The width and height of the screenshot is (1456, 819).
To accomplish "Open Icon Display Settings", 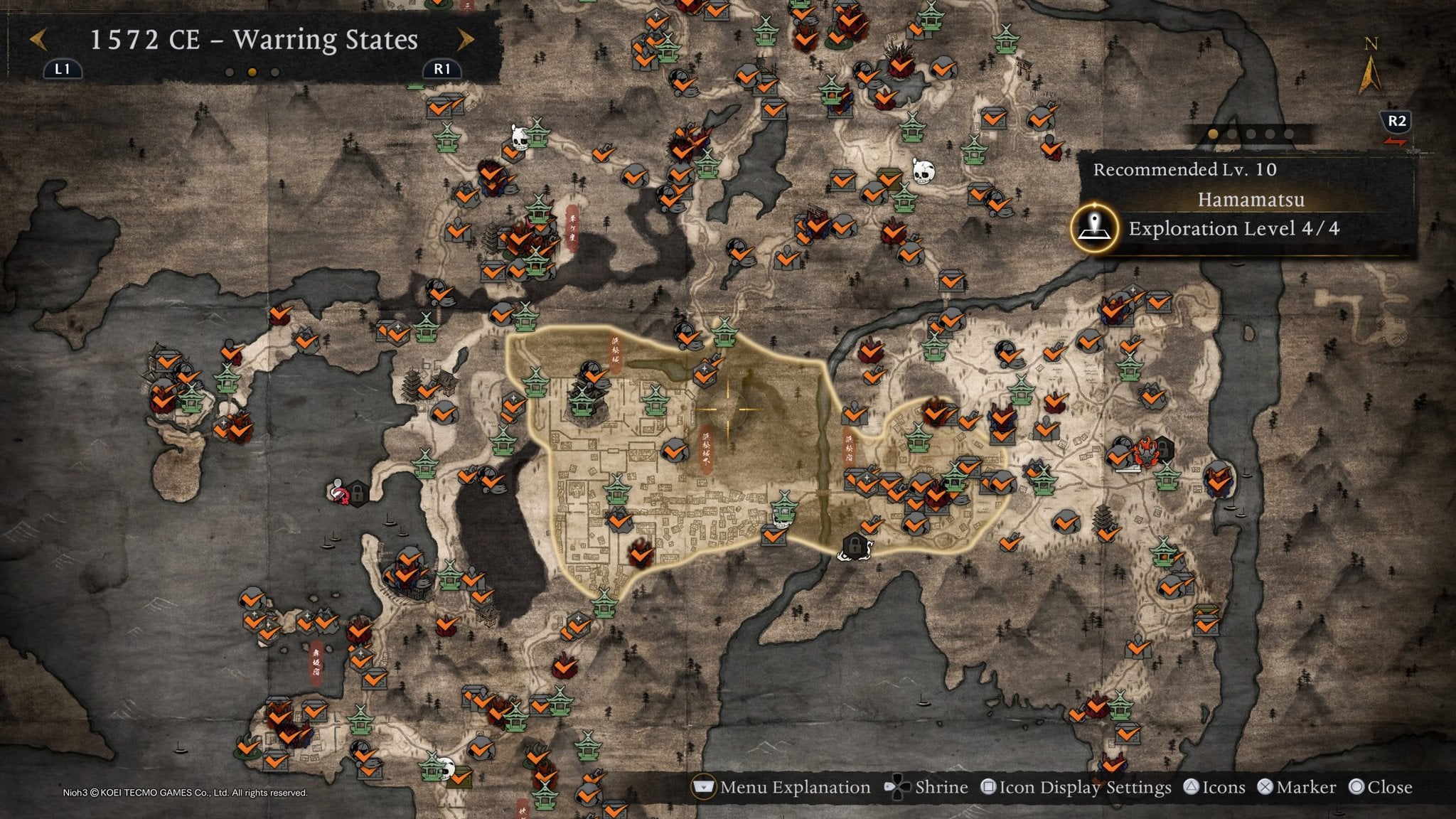I will point(1076,787).
